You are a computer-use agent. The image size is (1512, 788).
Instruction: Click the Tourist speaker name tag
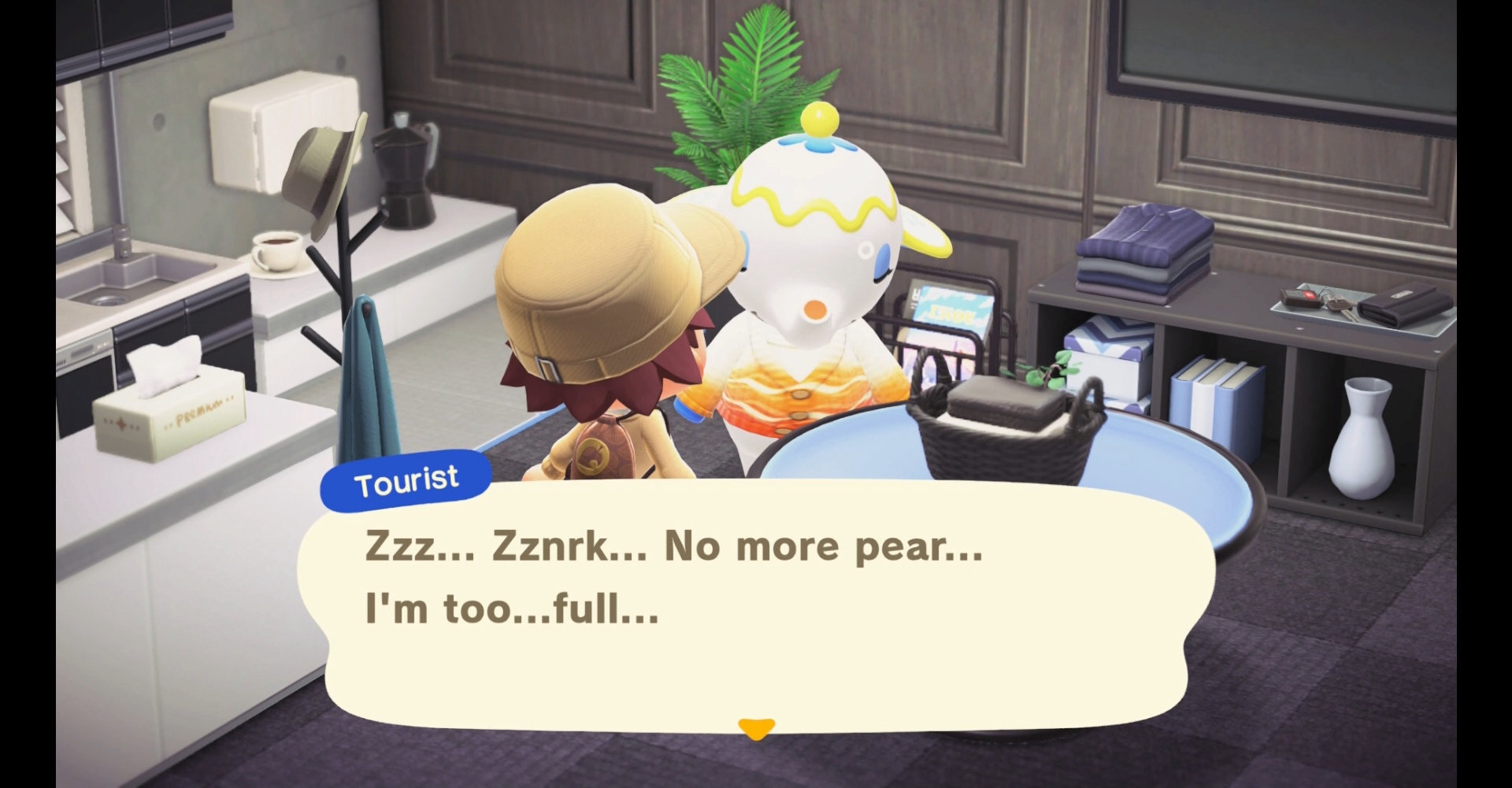point(406,481)
